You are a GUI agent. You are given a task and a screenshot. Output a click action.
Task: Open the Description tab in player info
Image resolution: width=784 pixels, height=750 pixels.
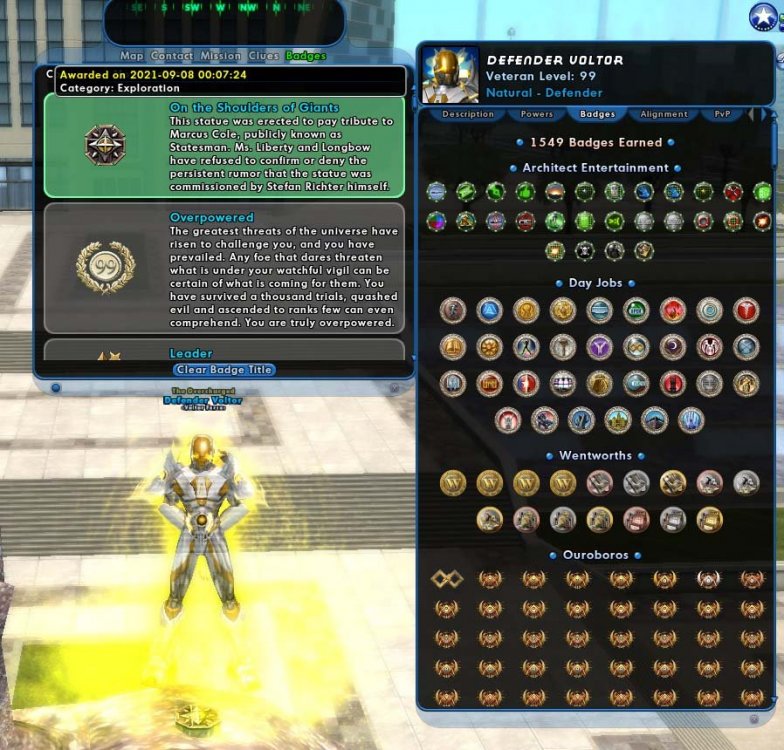click(468, 114)
